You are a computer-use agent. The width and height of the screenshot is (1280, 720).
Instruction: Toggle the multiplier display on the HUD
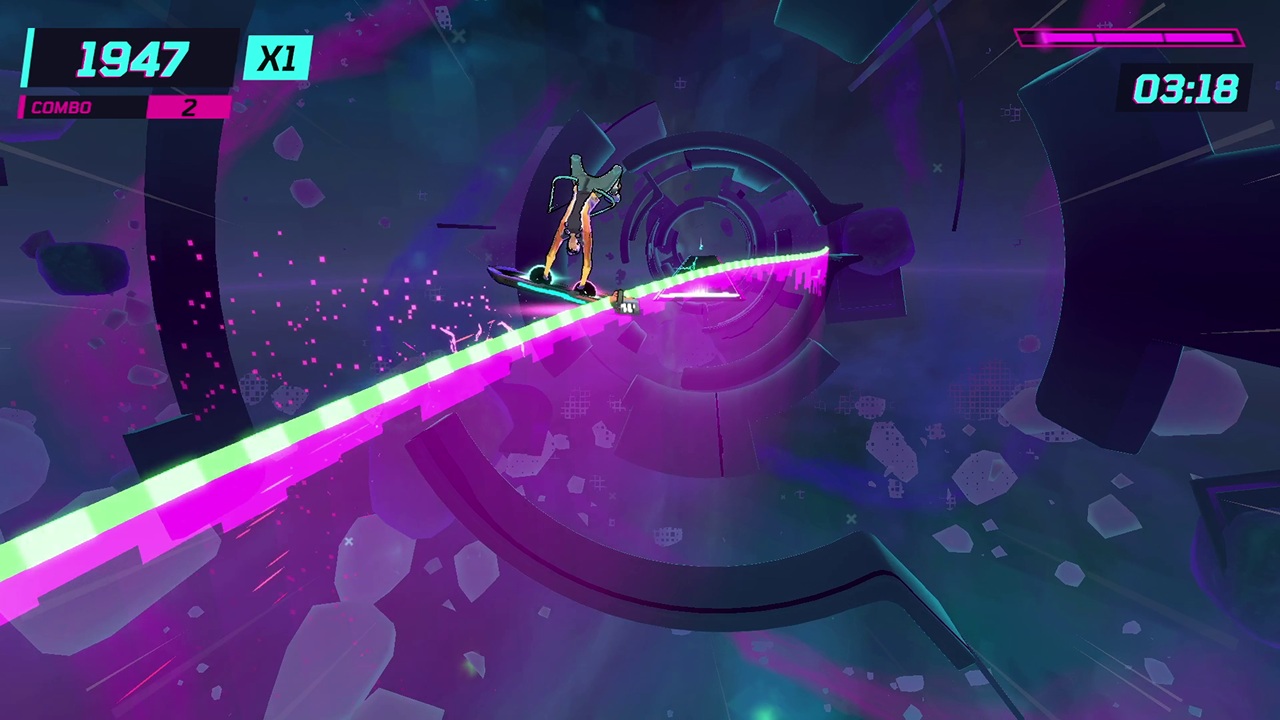[x=277, y=56]
